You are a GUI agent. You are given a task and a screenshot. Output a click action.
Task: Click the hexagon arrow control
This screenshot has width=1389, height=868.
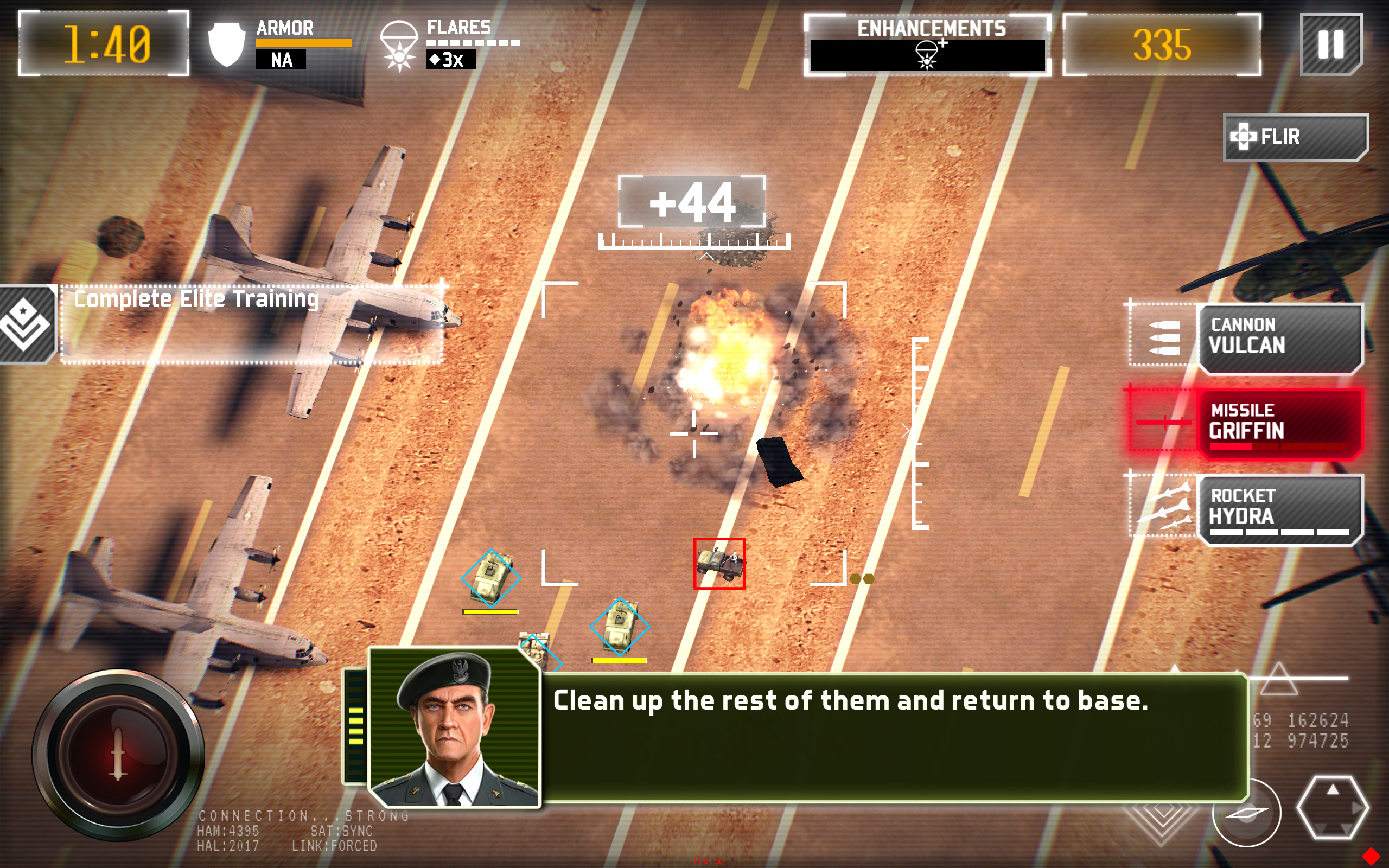(x=1331, y=807)
